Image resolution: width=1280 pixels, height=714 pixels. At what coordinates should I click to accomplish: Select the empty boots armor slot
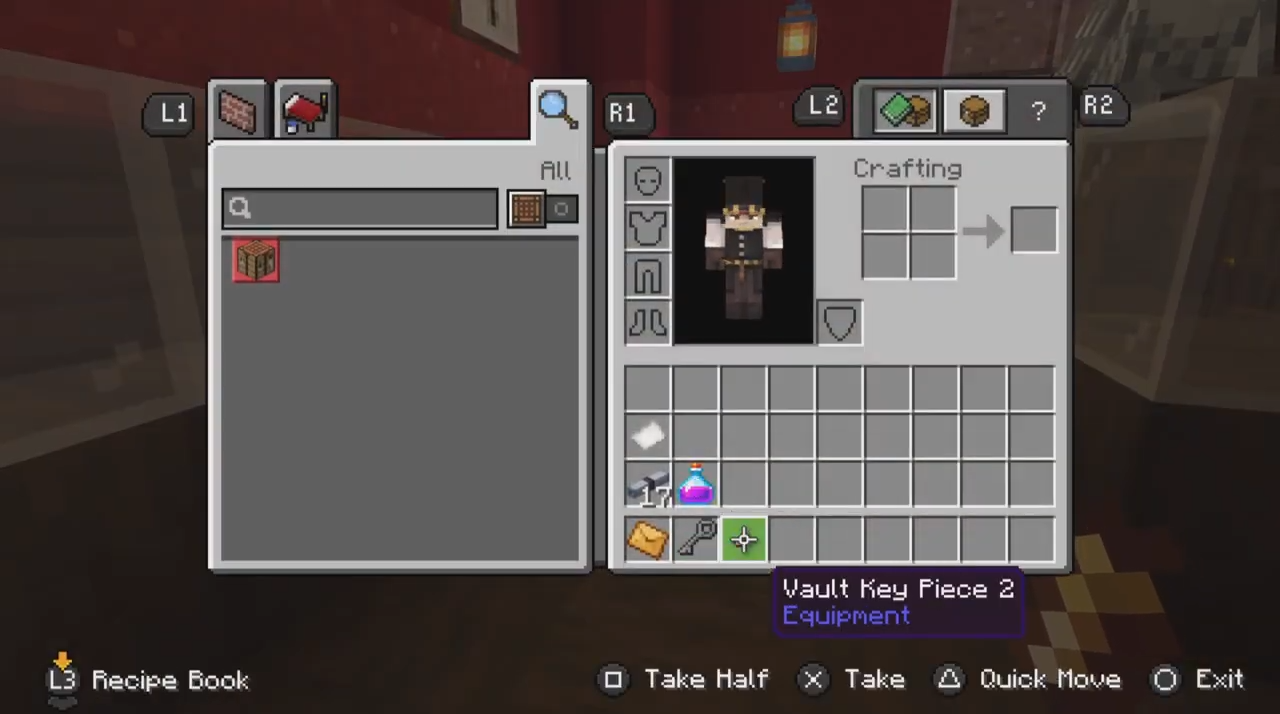pyautogui.click(x=648, y=322)
